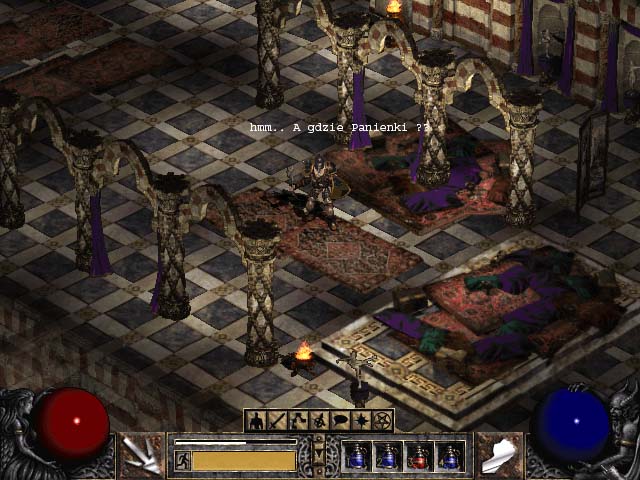Collapse the mini panel arrow button
Screen dimensions: 640x480
(x=319, y=456)
